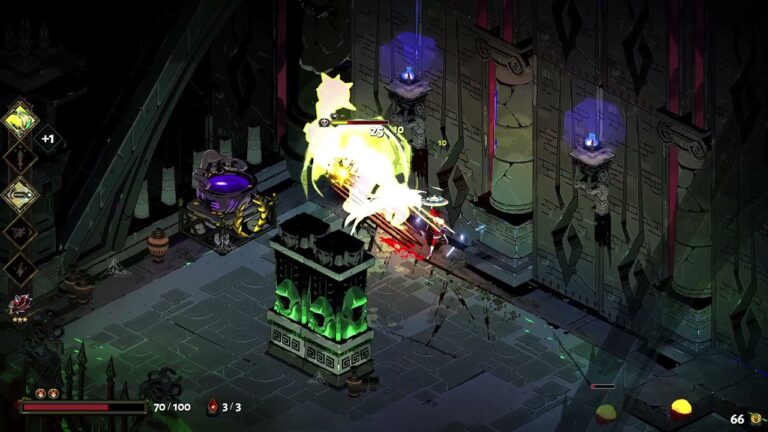Select the empty dash boon slot
Viewport: 768px width, 432px height.
pyautogui.click(x=21, y=232)
